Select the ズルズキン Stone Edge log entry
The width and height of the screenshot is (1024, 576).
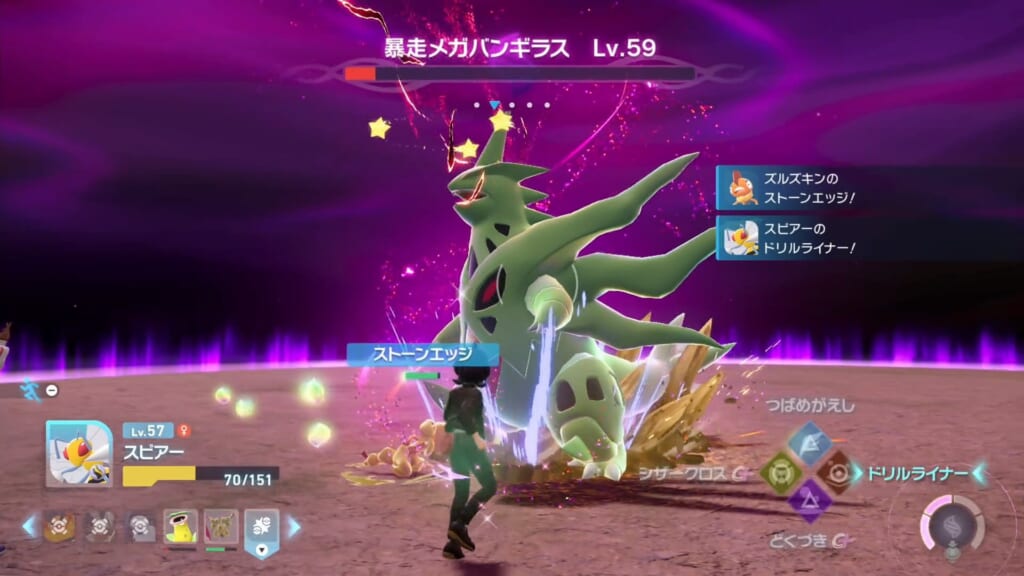click(790, 188)
